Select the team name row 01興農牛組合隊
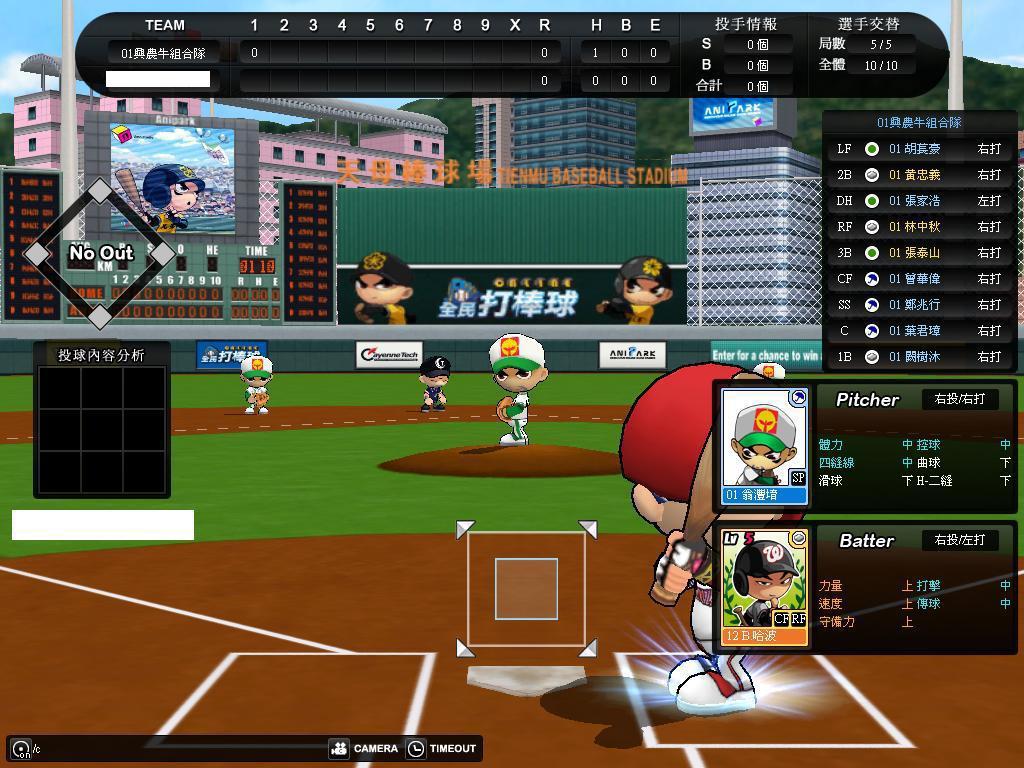Image resolution: width=1024 pixels, height=768 pixels. pos(163,53)
